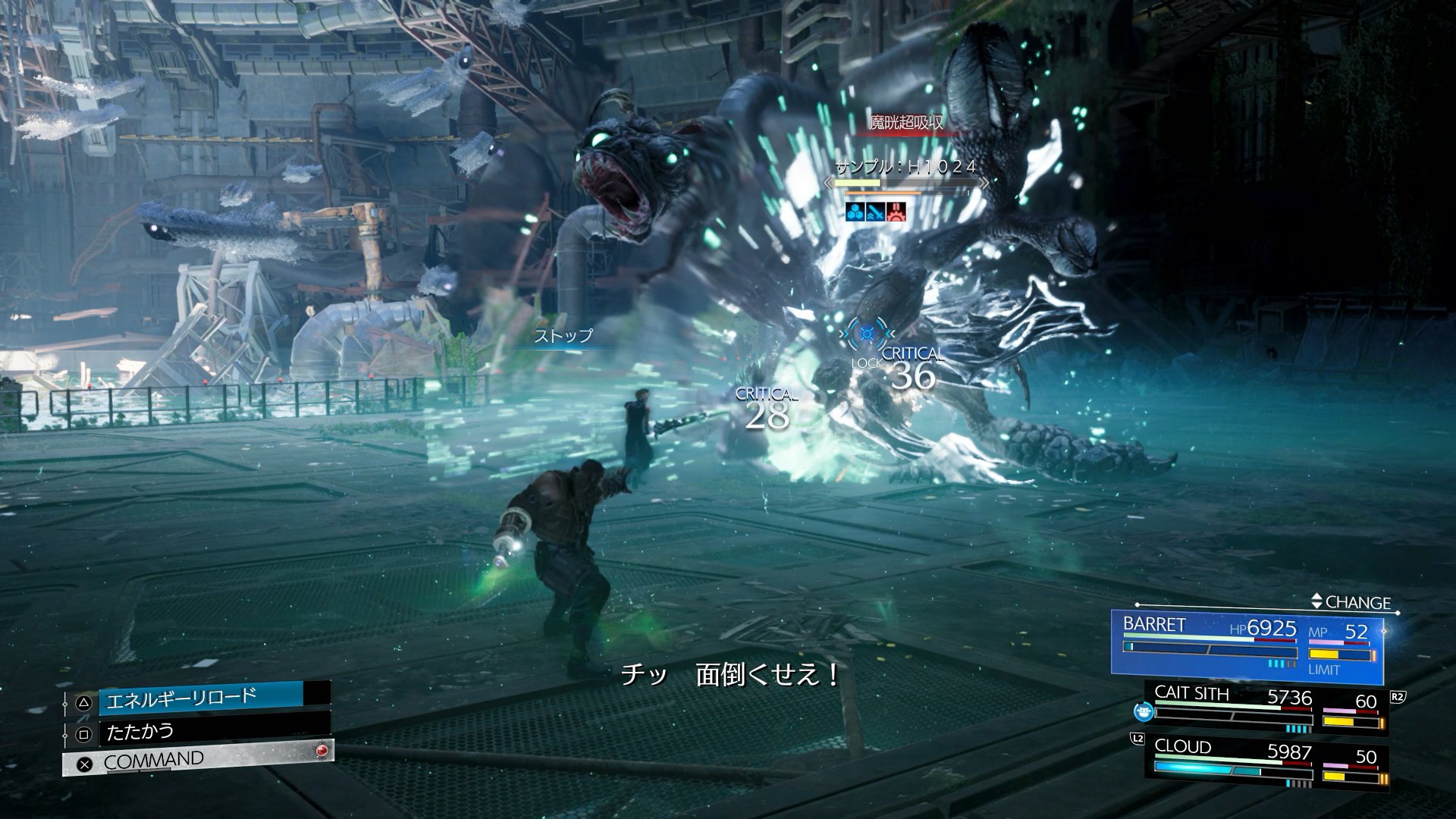Click the LOCK target reticle
The height and width of the screenshot is (819, 1456).
[x=867, y=335]
